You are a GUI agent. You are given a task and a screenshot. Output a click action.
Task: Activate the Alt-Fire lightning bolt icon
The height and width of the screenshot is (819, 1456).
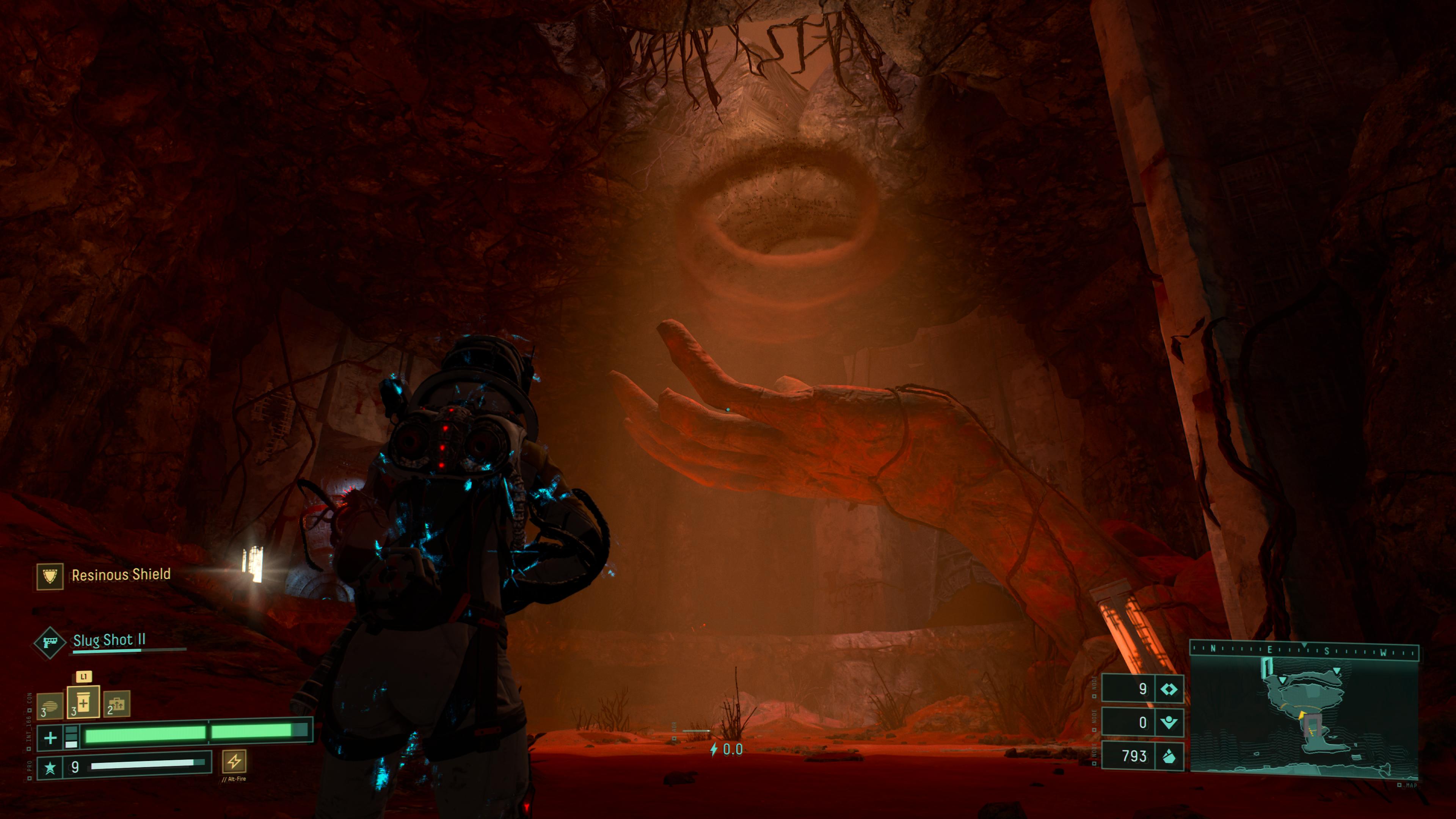coord(234,761)
